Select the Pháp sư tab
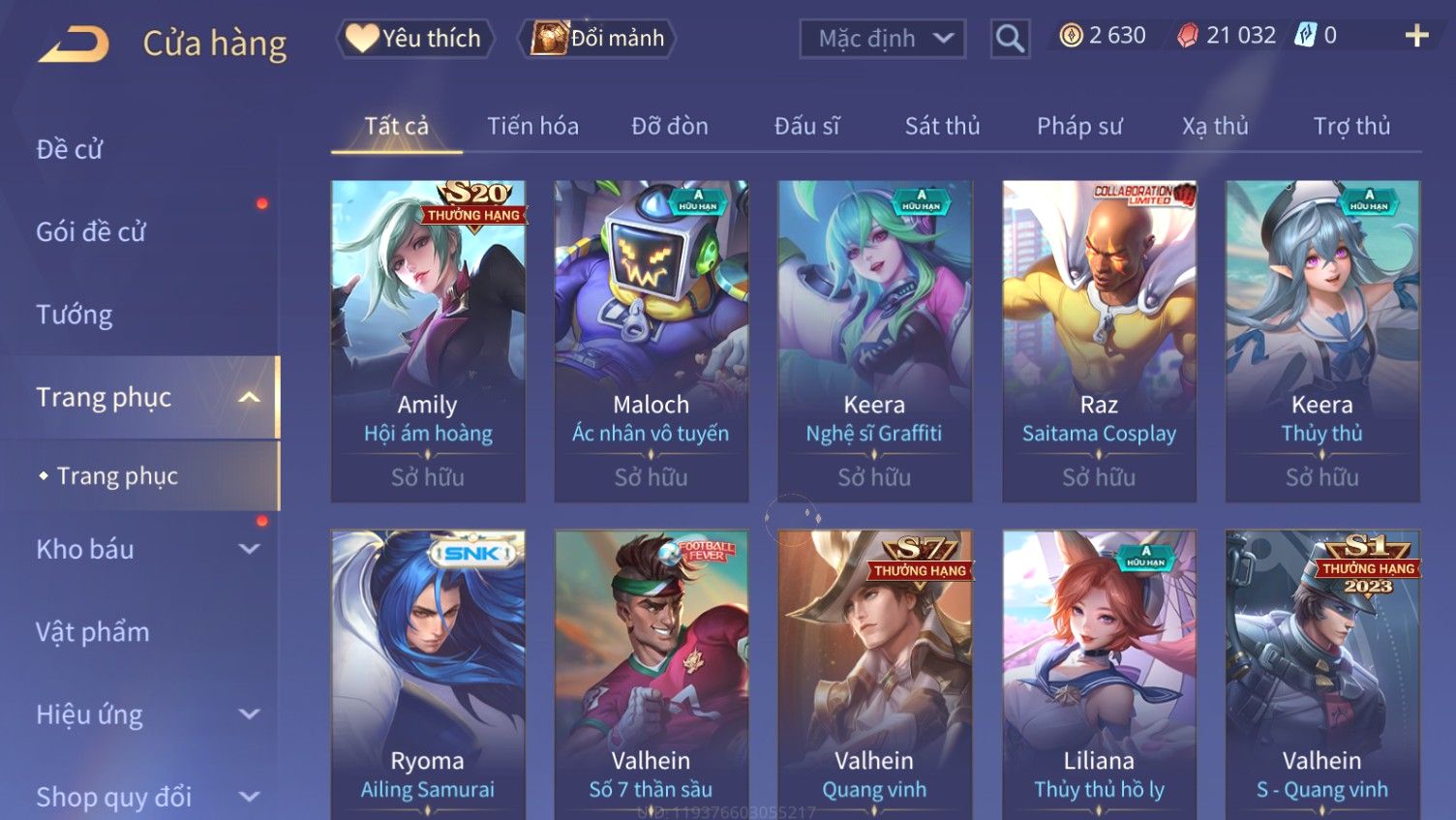Viewport: 1456px width, 820px height. 1079,126
